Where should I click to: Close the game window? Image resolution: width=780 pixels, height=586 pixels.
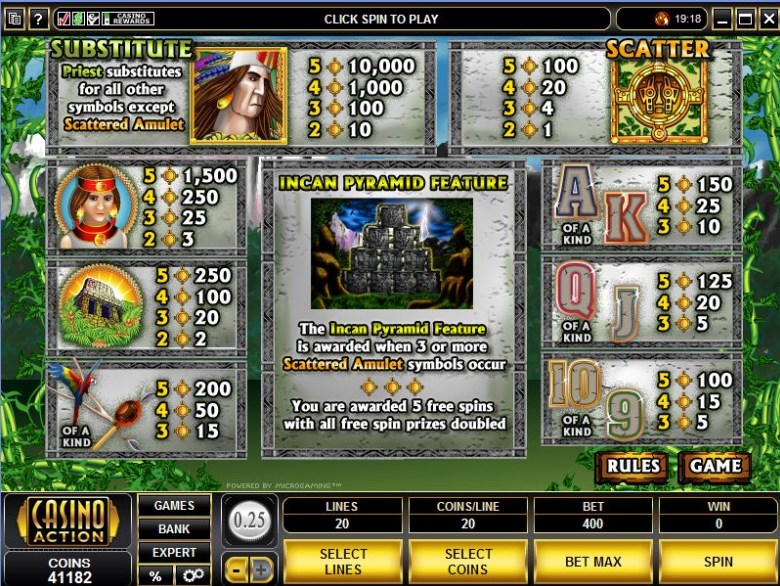[766, 19]
